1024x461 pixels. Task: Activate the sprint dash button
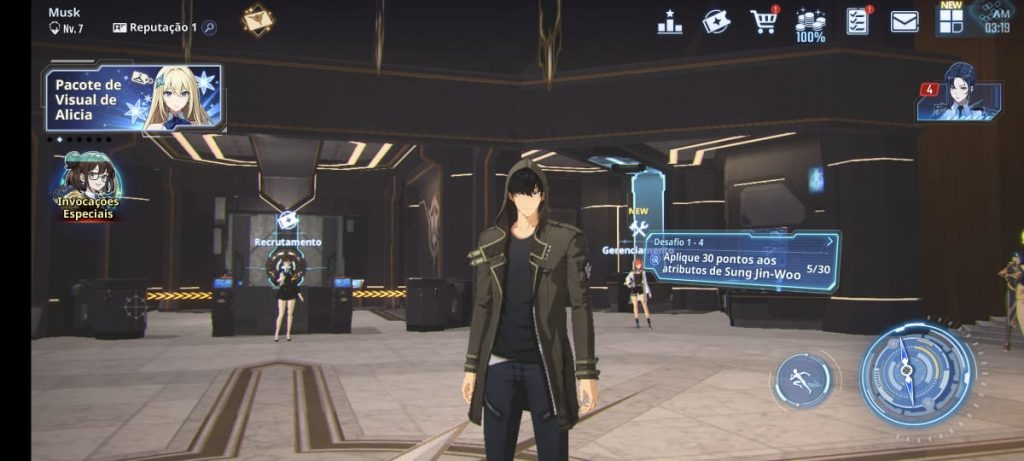tap(803, 380)
